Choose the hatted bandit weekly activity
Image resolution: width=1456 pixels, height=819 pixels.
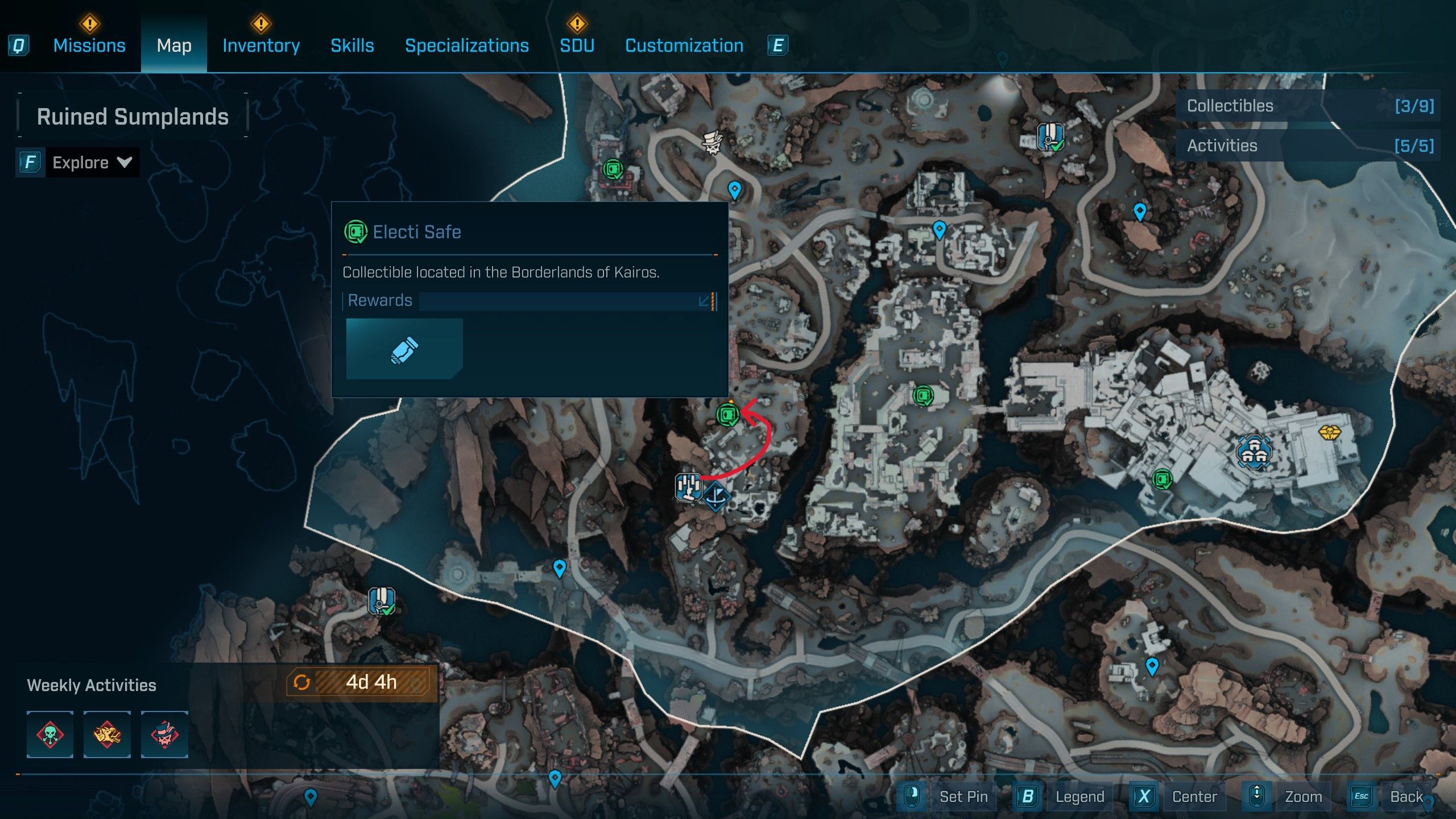click(164, 734)
